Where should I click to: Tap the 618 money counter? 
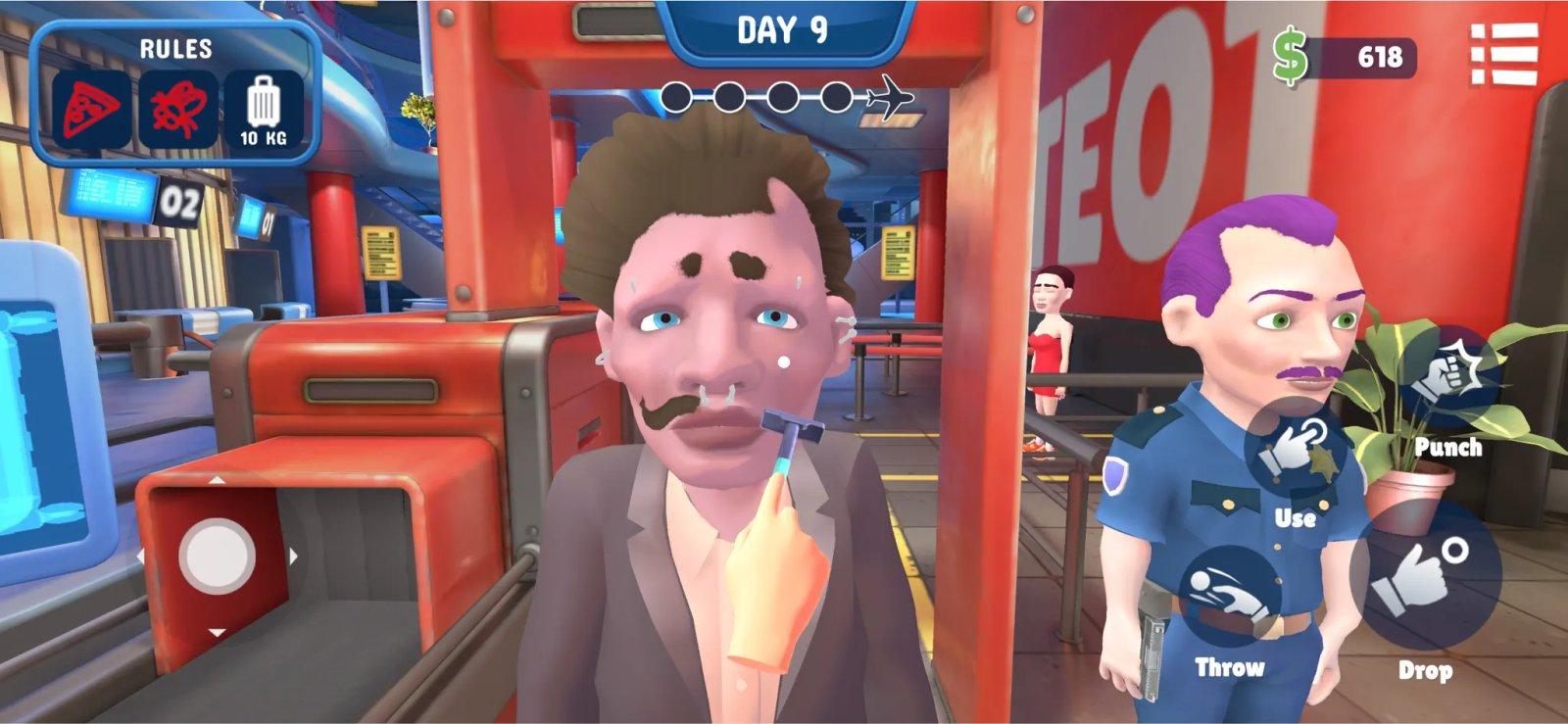point(1383,56)
